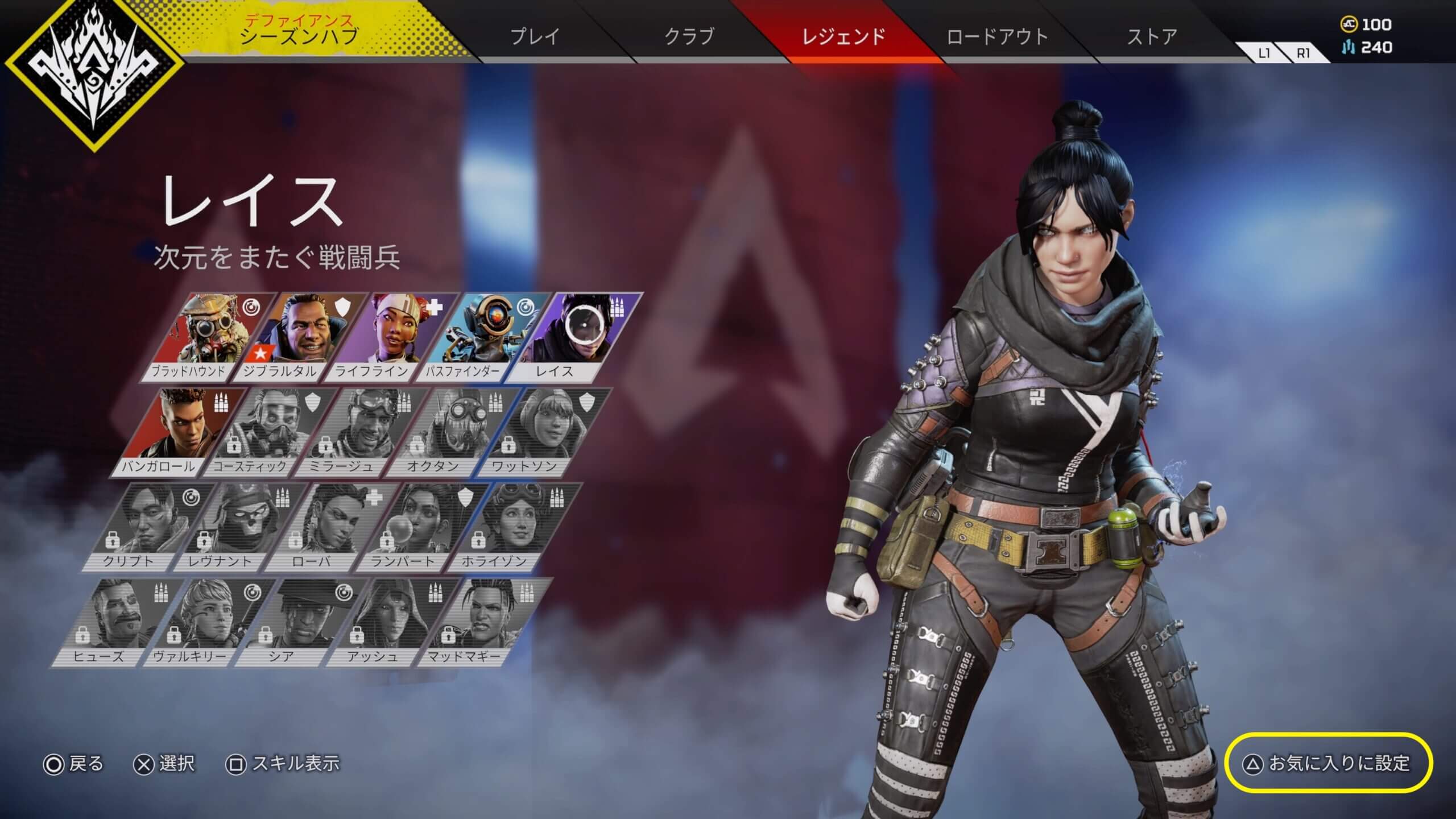
Task: Set Wraith as favorite with お気に入りに設定
Action: pos(1329,763)
